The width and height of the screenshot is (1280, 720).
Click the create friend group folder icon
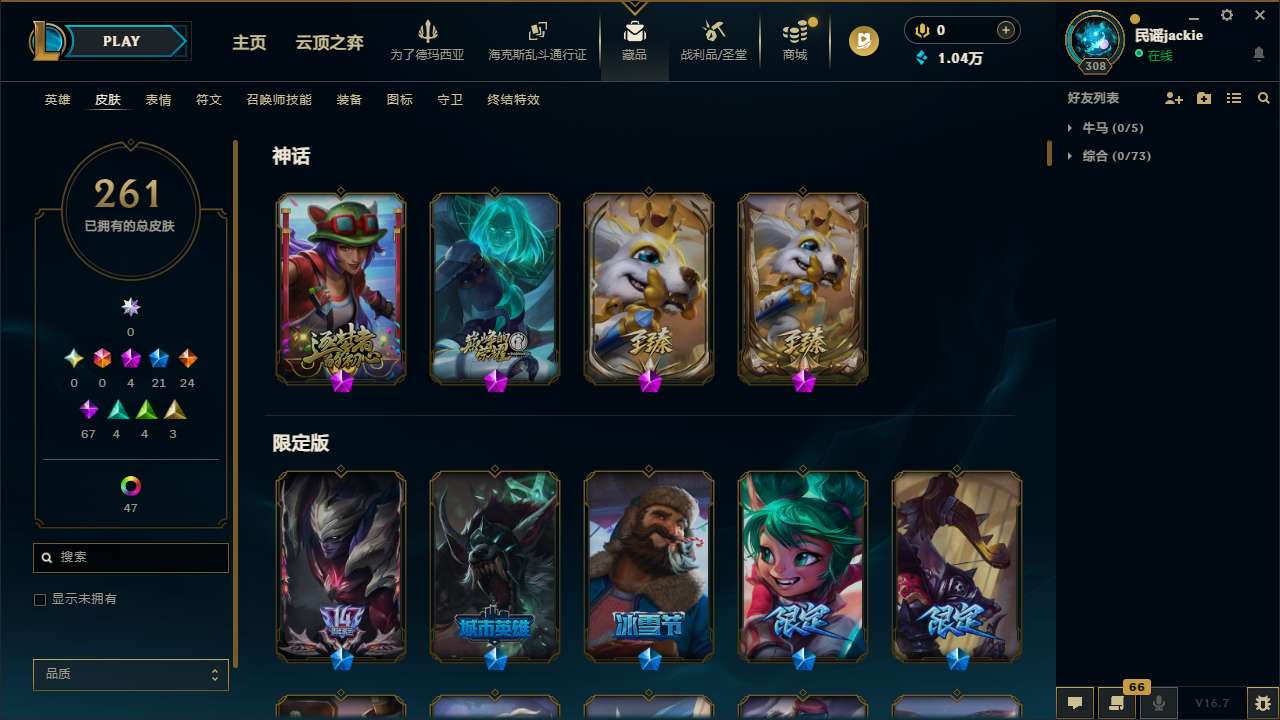1203,97
